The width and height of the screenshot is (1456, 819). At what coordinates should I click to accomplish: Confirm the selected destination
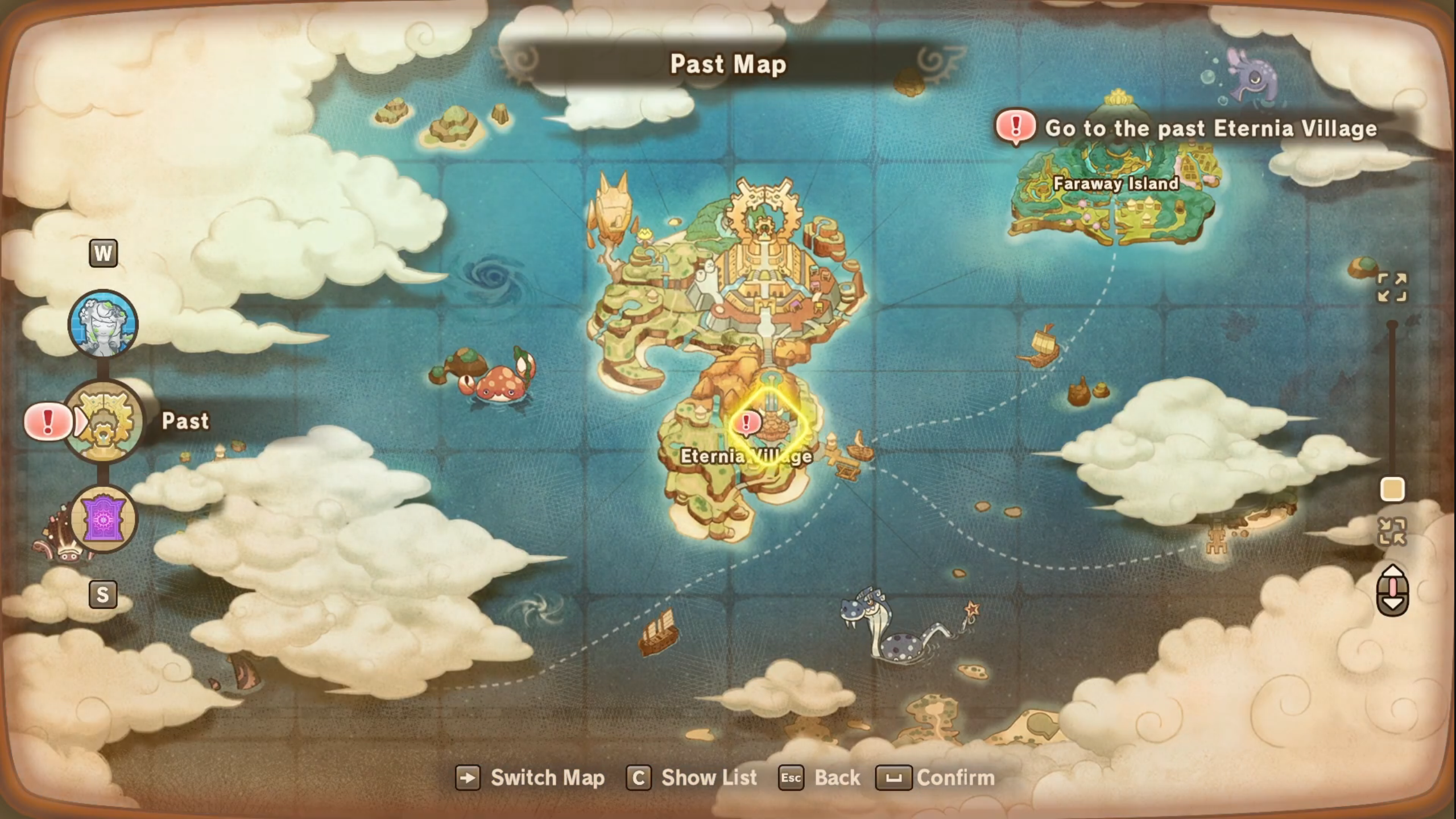[935, 778]
